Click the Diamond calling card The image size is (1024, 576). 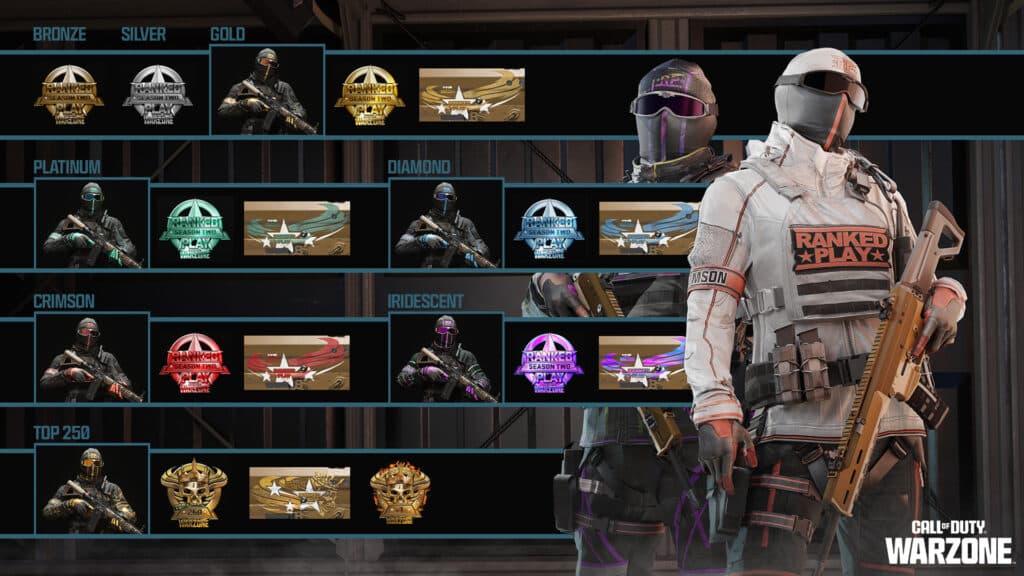pos(646,228)
